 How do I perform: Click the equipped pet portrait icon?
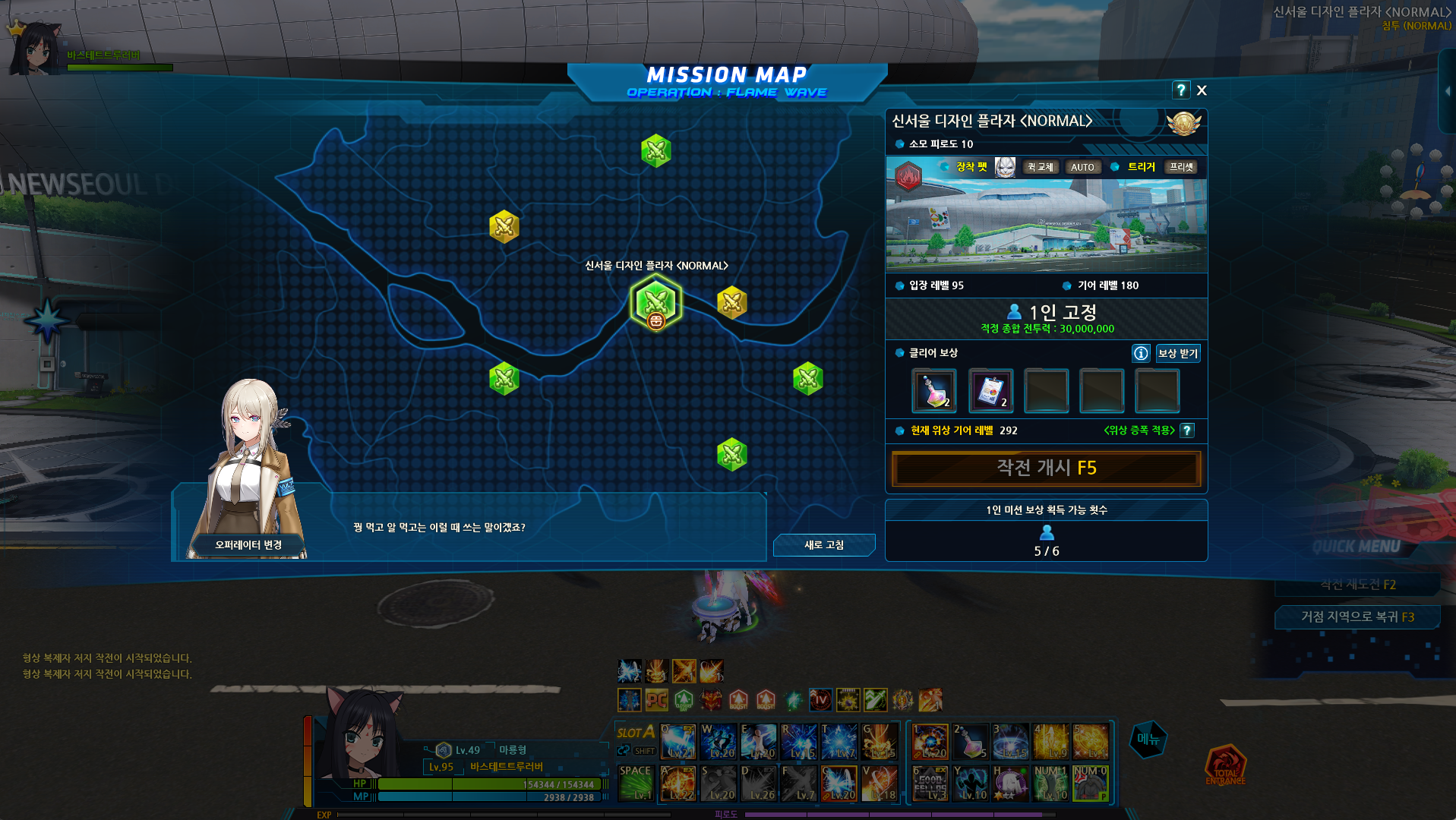tap(1005, 167)
